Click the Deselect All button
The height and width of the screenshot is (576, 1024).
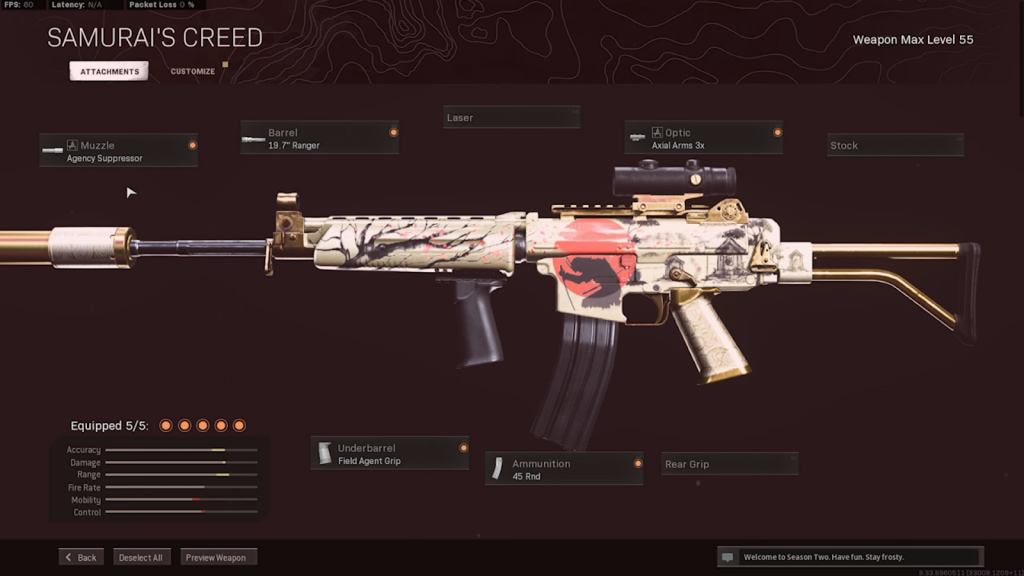[141, 557]
